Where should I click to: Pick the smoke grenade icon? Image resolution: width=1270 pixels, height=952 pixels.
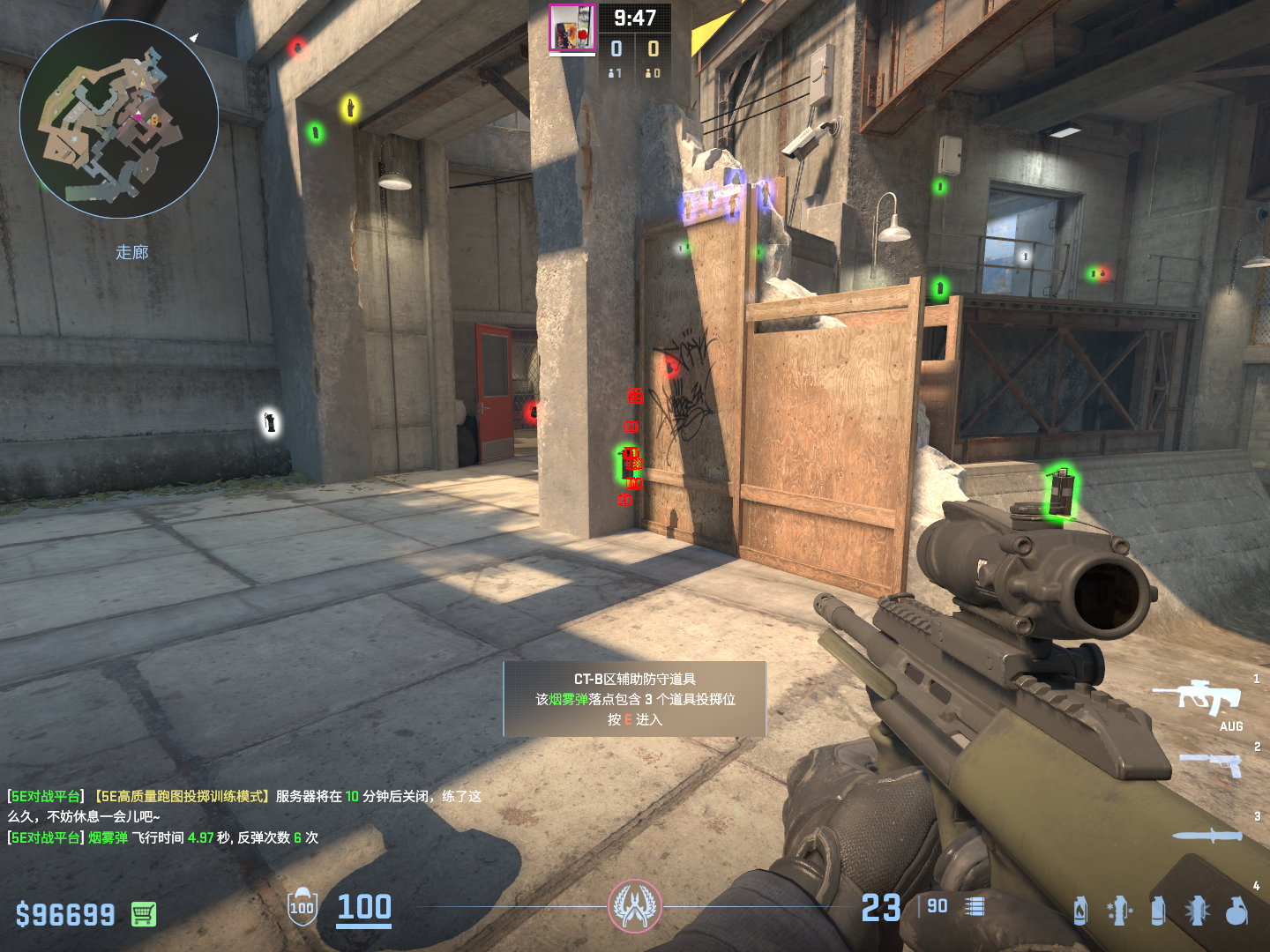(x=1158, y=911)
